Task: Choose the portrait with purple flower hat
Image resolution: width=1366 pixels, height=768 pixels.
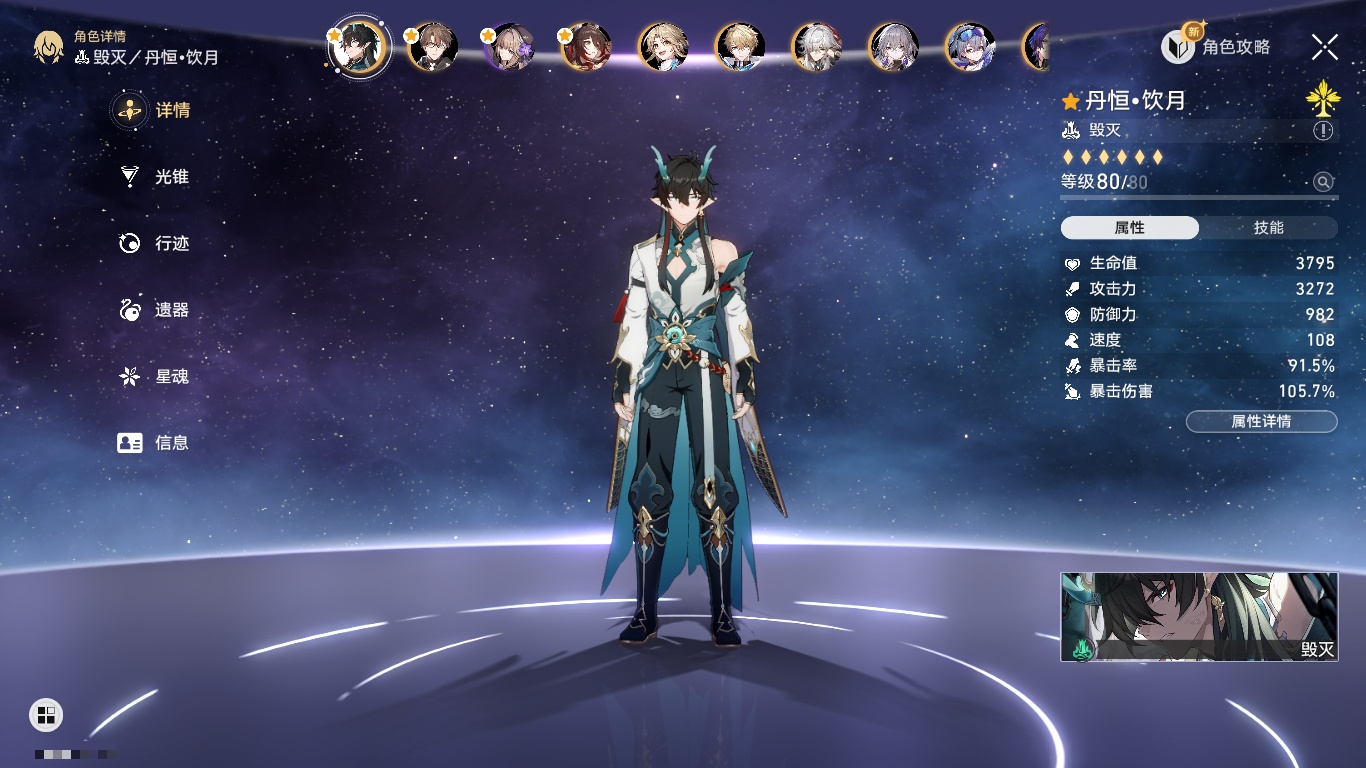Action: 510,47
